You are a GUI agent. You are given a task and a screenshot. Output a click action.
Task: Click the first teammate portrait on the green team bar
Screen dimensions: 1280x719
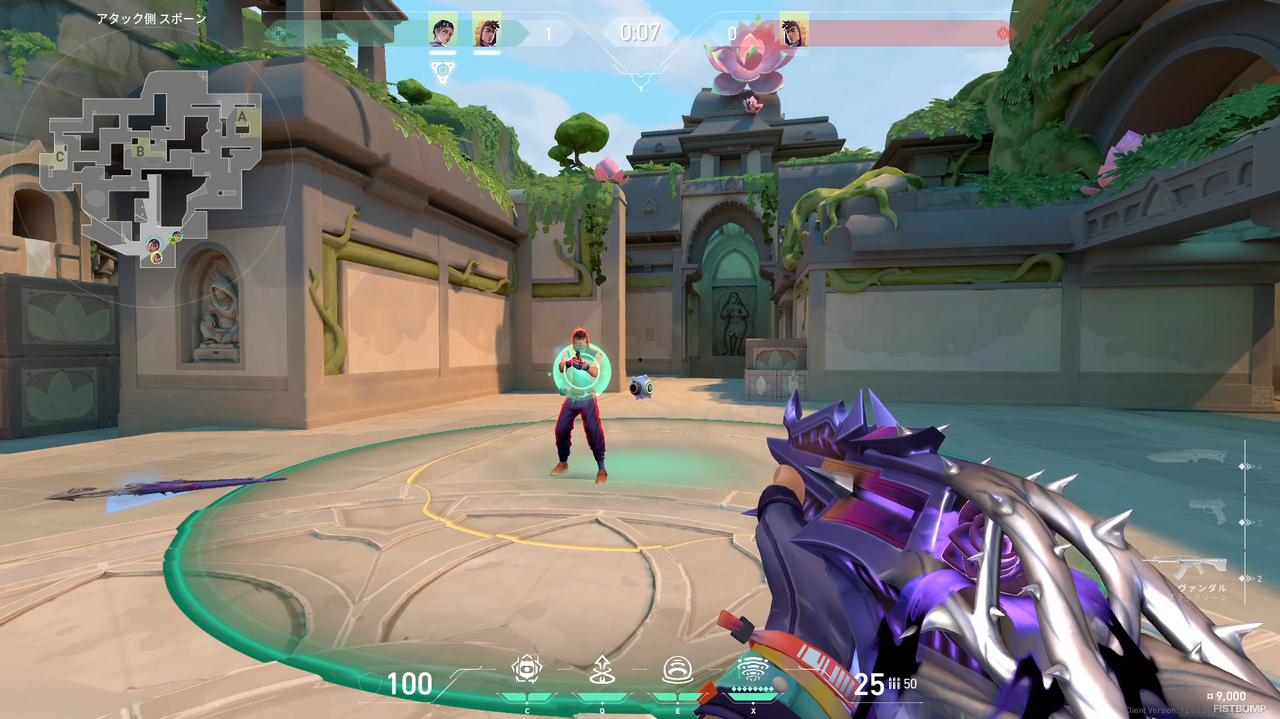(442, 30)
